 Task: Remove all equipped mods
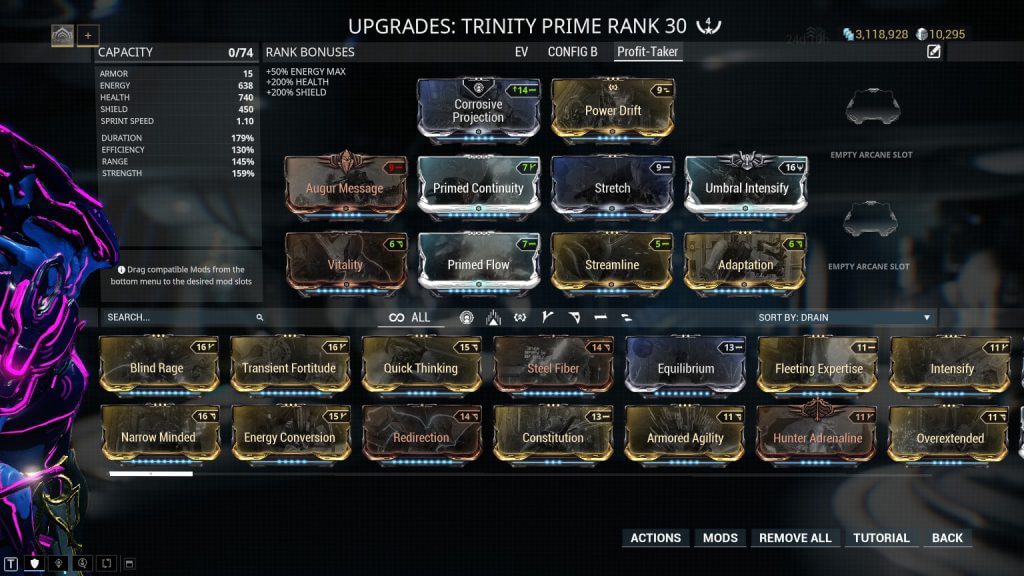click(795, 538)
